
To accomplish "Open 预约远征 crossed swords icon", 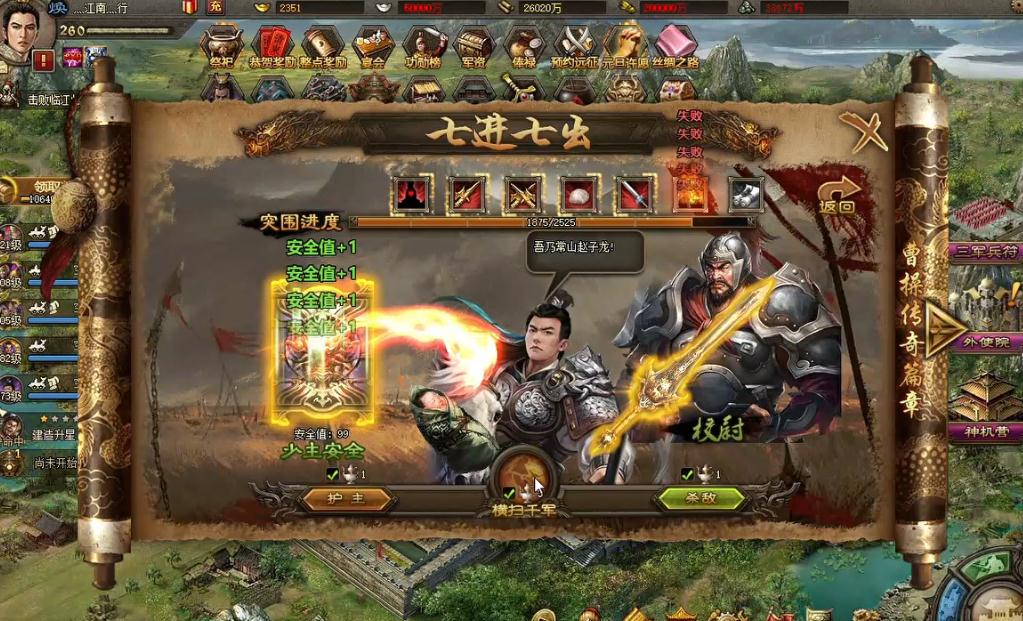I will (575, 46).
